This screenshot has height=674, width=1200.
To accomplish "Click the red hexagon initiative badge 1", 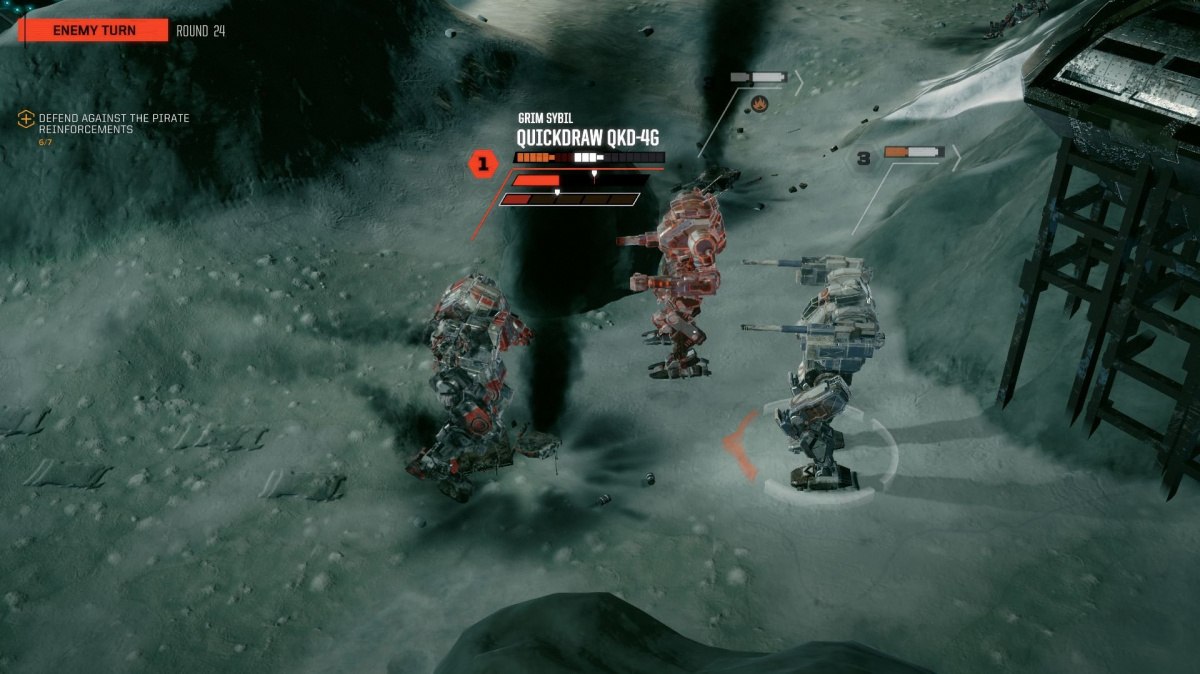I will 484,163.
